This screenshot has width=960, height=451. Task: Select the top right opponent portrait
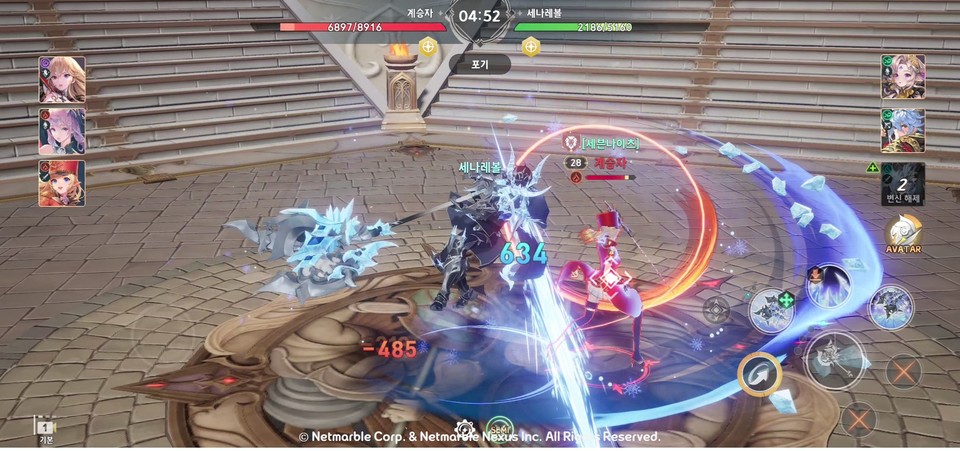pos(902,77)
